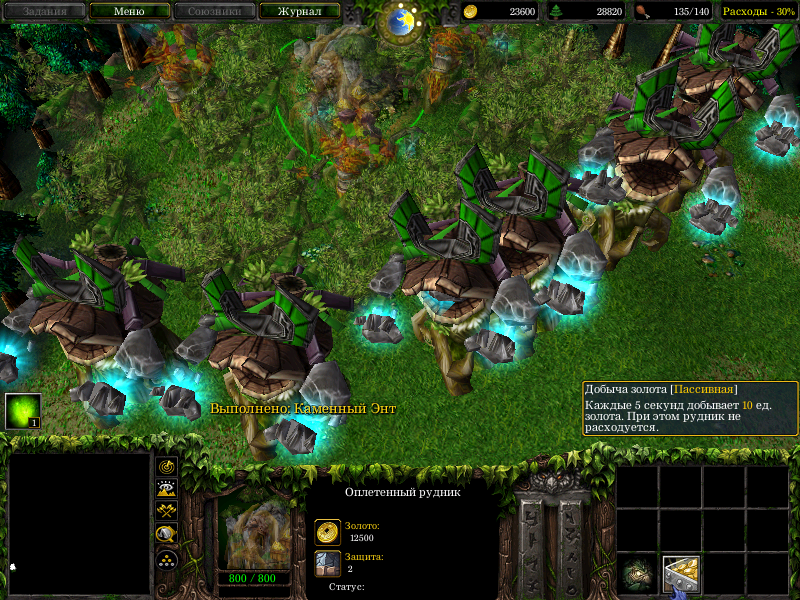Click the day-night clock indicator
The height and width of the screenshot is (600, 800).
tap(401, 20)
